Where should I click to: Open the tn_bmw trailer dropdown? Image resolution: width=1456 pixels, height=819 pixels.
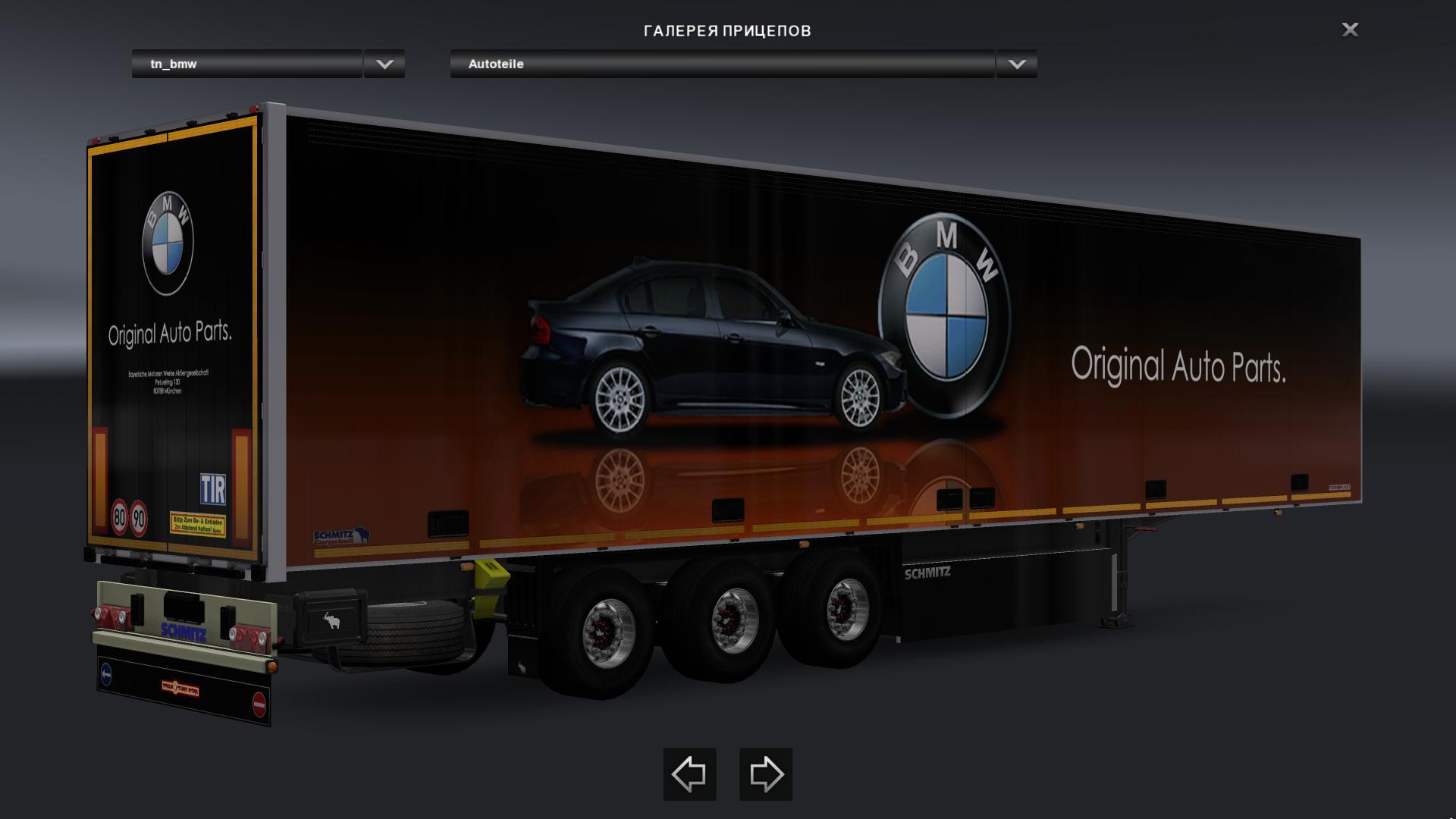[x=384, y=64]
